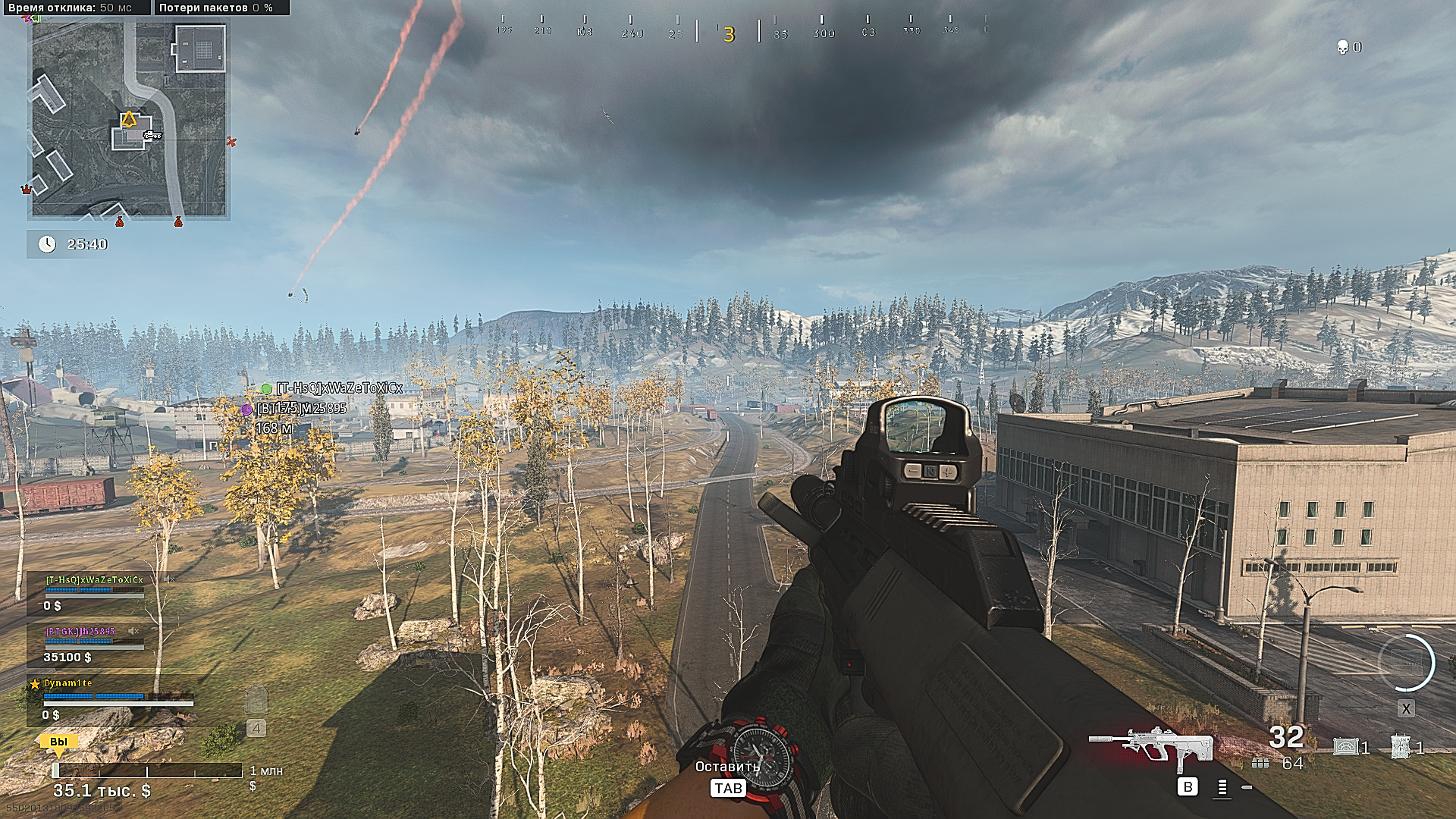This screenshot has width=1456, height=819.
Task: Select the red airplane marker on minimap
Action: (x=231, y=141)
